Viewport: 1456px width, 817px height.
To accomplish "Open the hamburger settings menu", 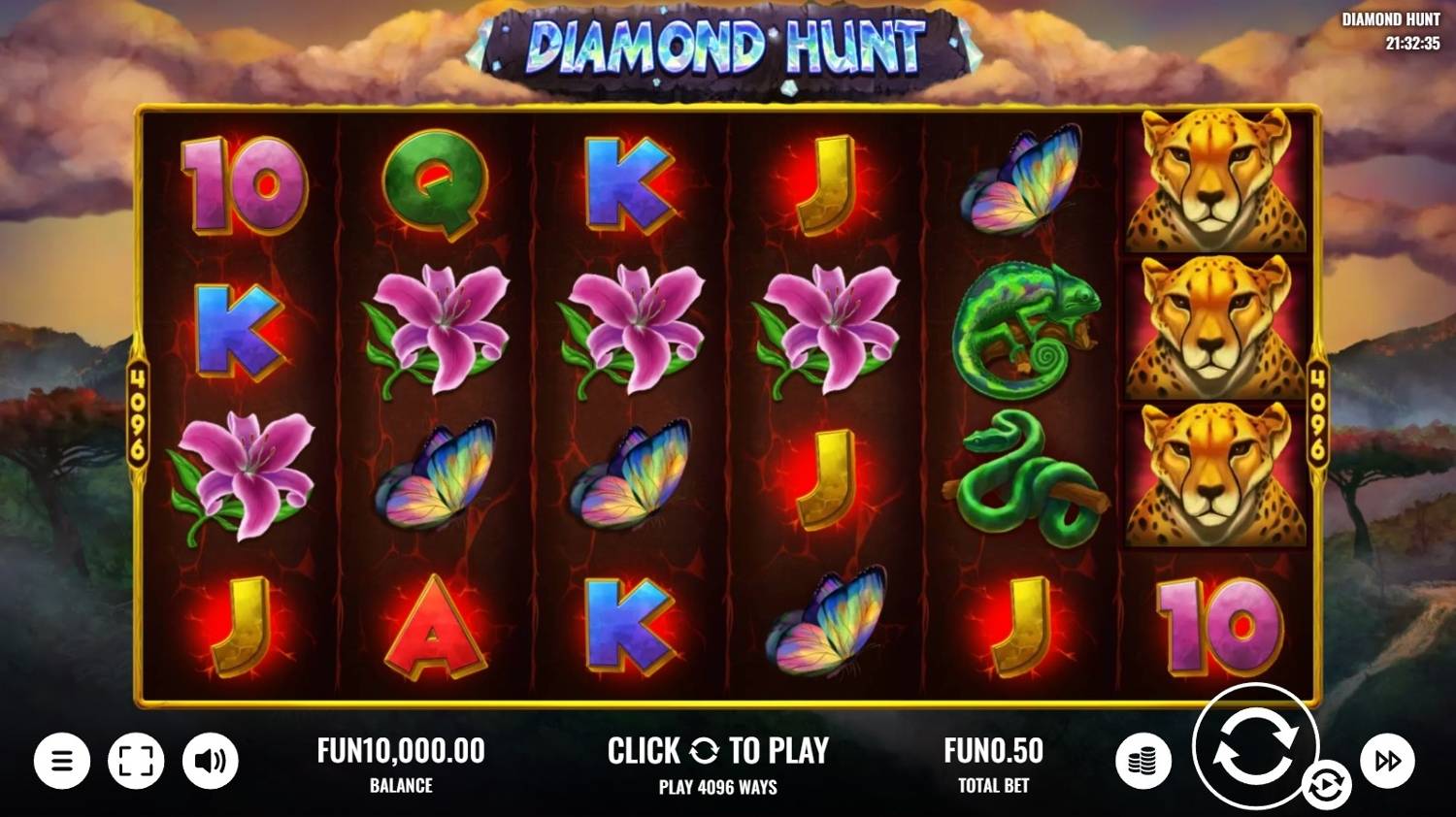I will 62,760.
